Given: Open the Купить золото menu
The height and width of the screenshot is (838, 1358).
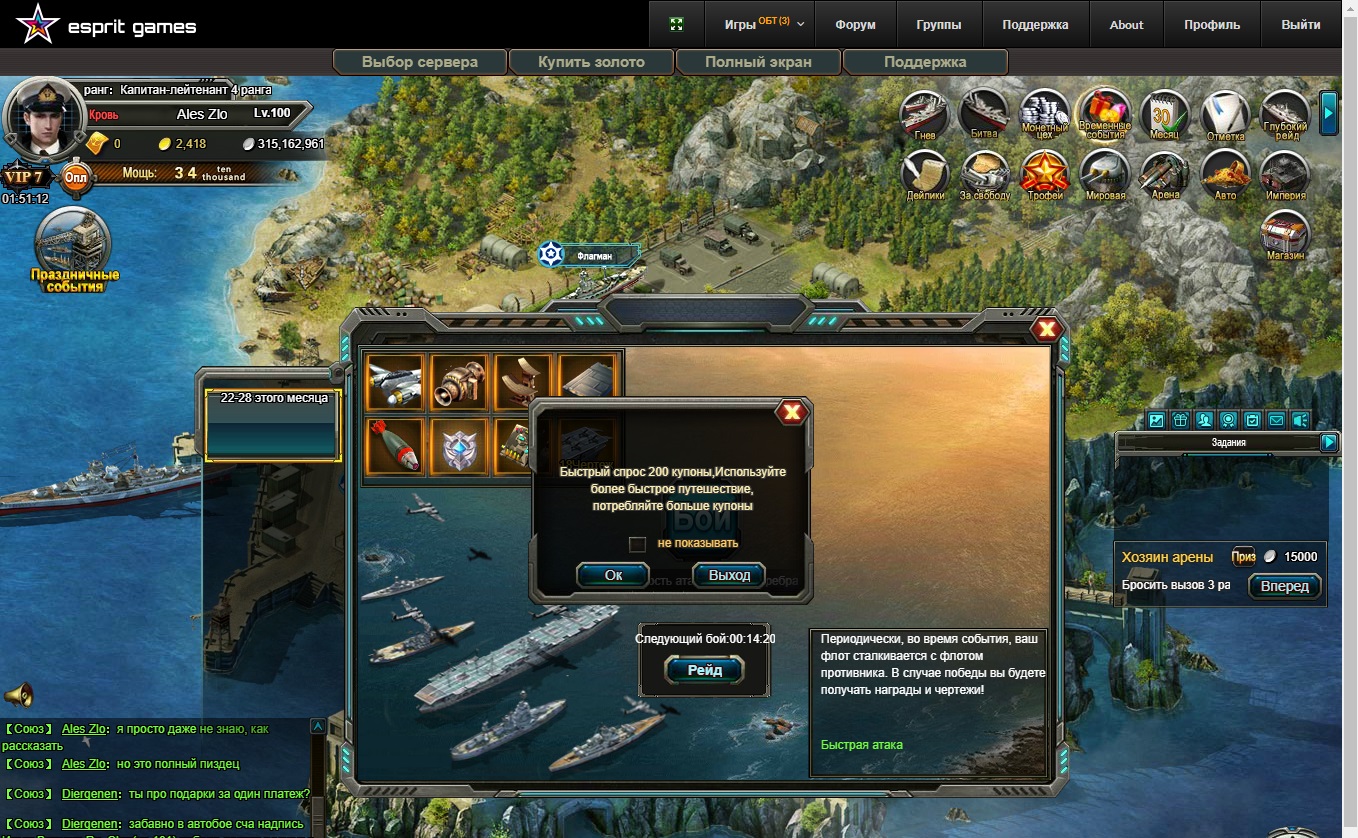Looking at the screenshot, I should pyautogui.click(x=591, y=62).
